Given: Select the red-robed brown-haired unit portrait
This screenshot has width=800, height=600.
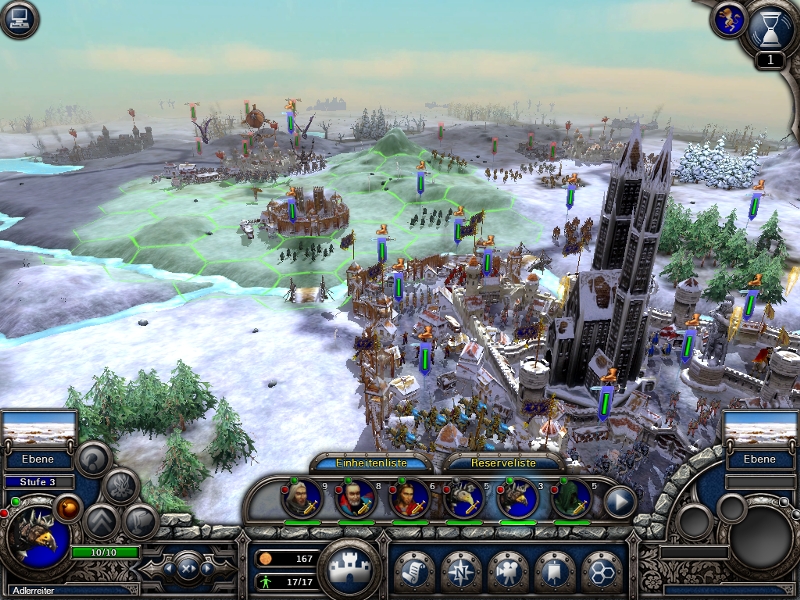Looking at the screenshot, I should [x=409, y=497].
